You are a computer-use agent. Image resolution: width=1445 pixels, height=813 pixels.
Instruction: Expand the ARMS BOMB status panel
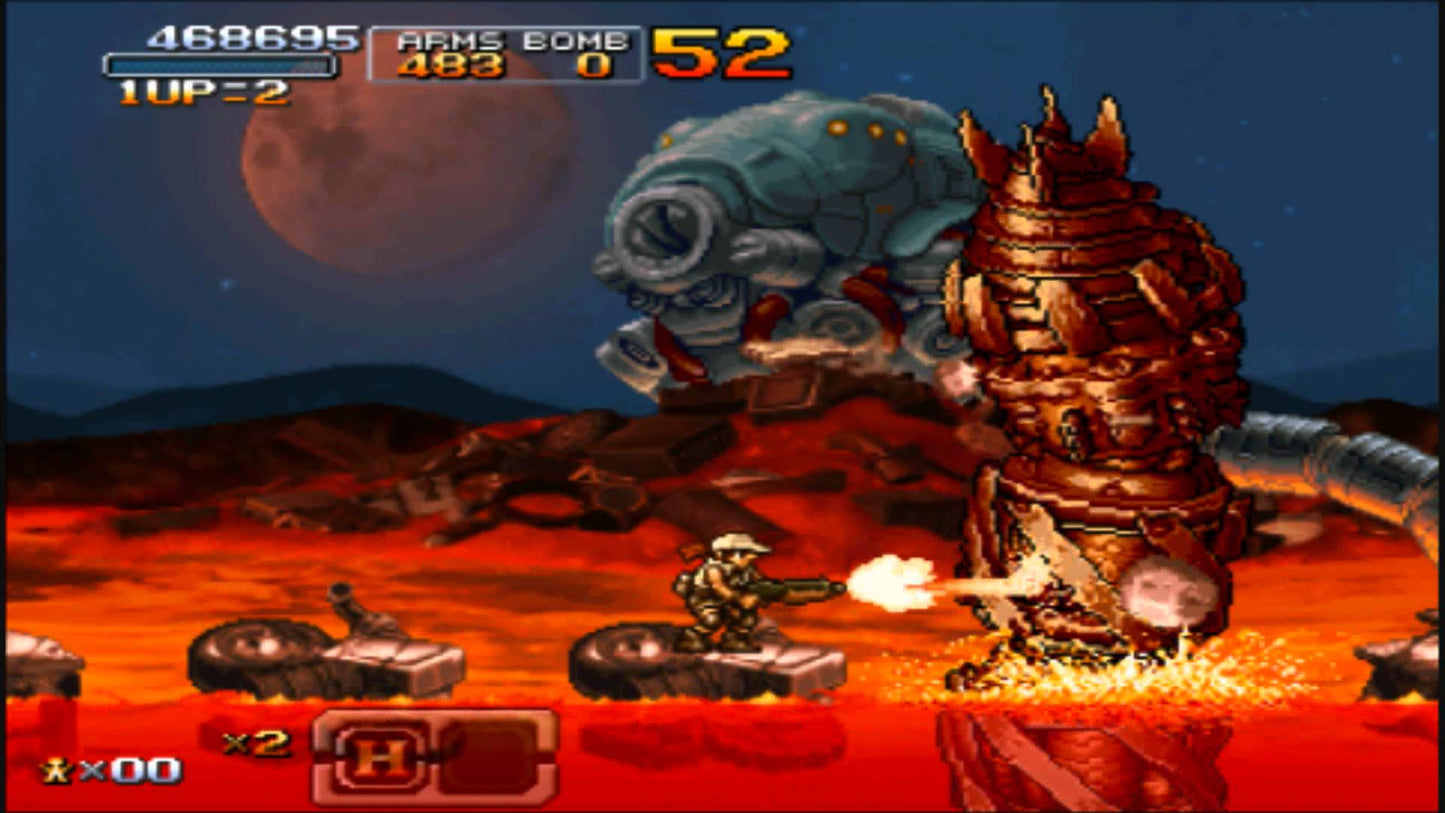pos(505,53)
